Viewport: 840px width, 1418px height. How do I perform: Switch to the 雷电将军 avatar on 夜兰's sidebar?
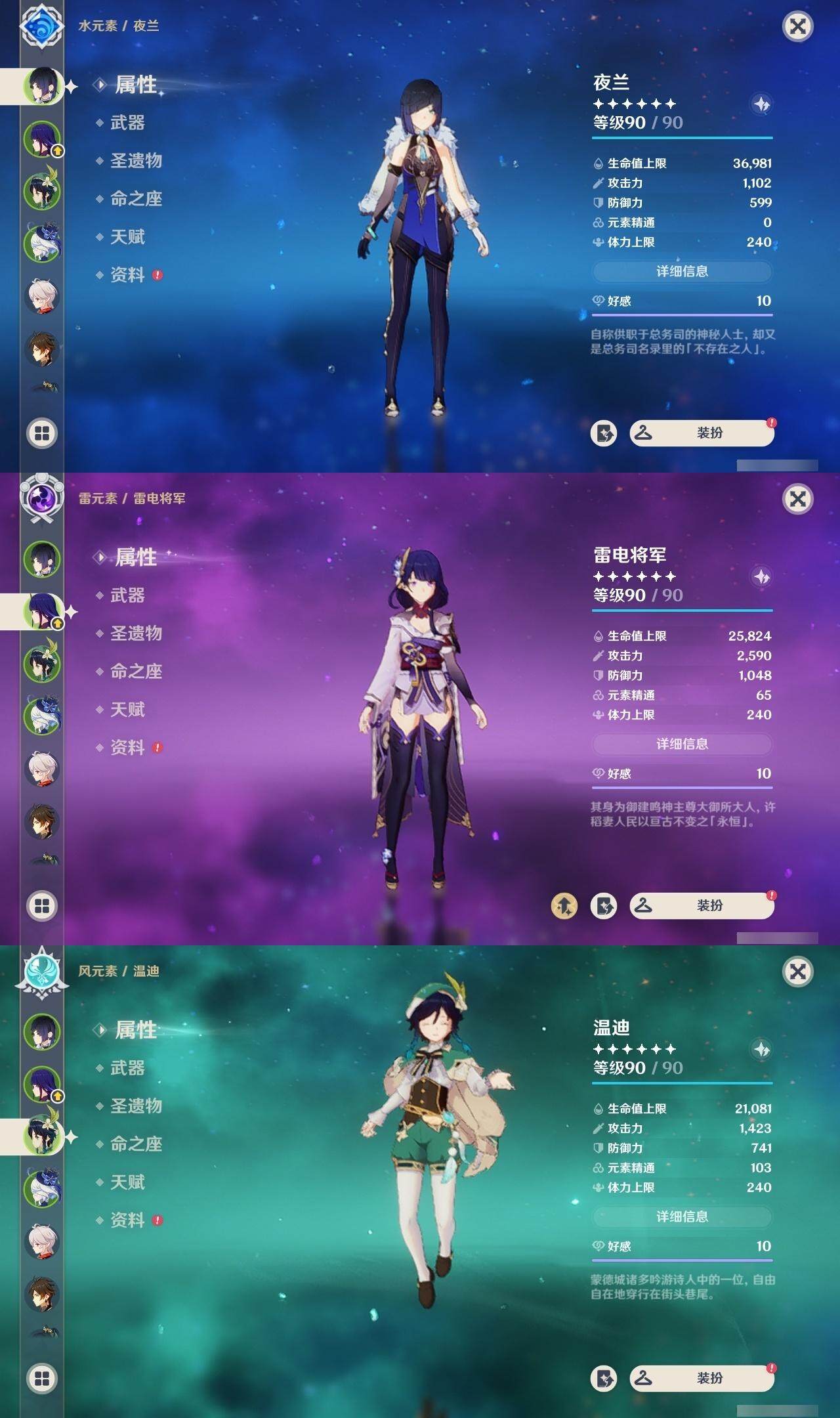pos(42,139)
